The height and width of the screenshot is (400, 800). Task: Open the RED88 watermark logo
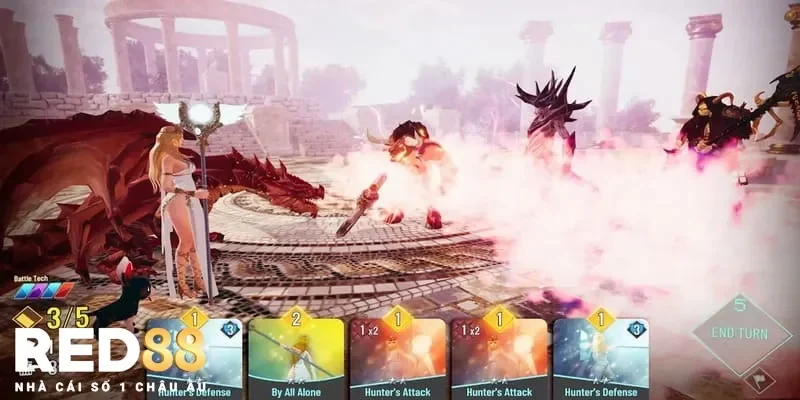[x=108, y=352]
